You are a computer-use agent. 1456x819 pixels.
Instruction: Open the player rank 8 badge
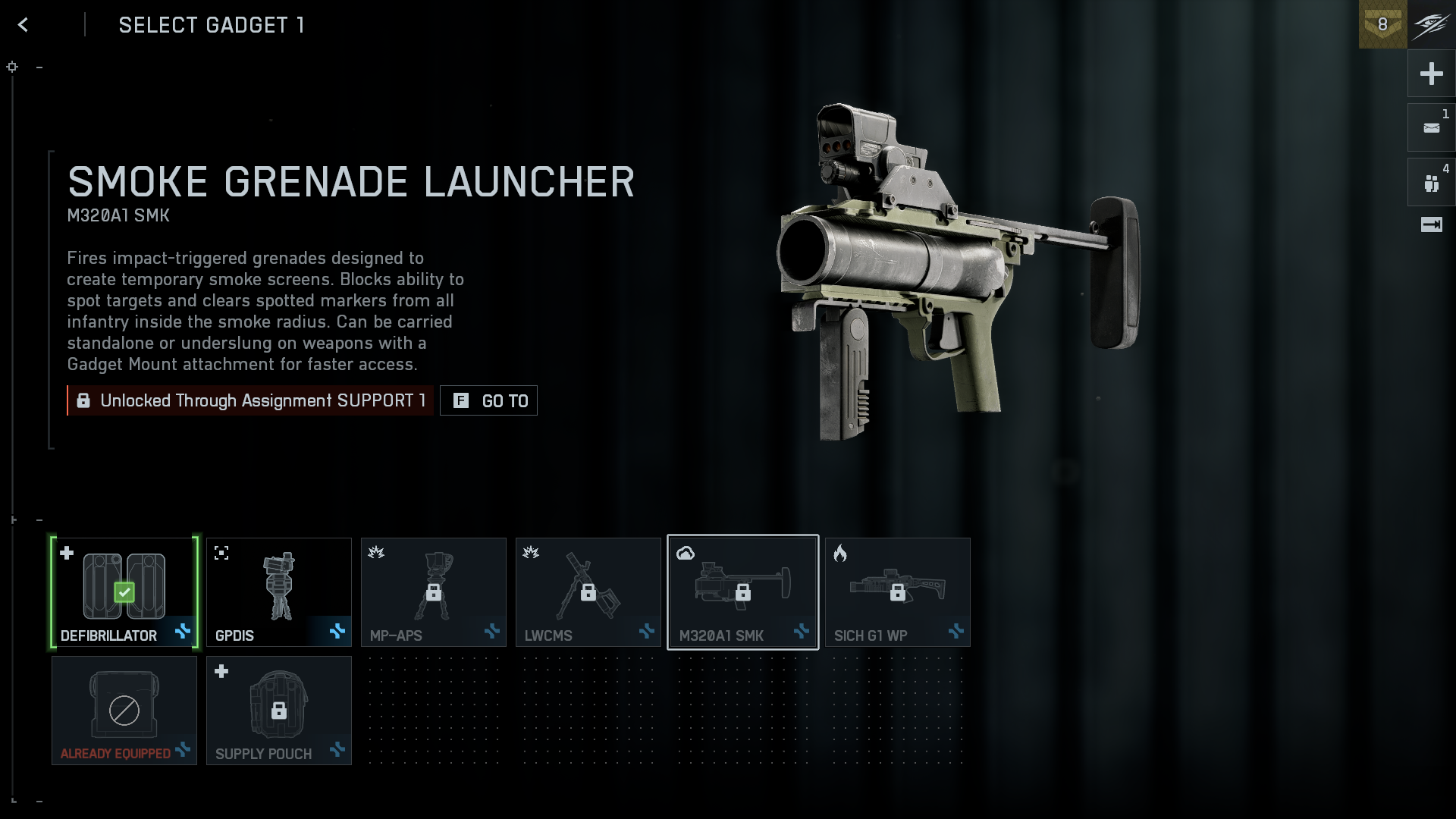point(1382,24)
